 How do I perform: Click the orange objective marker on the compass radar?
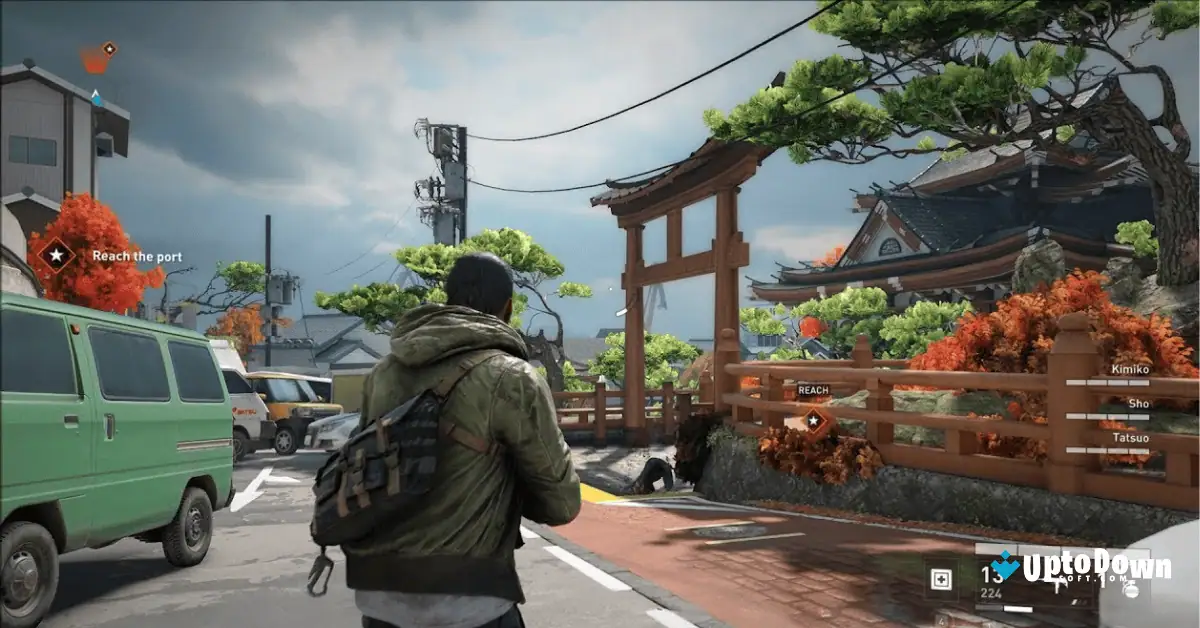pyautogui.click(x=97, y=59)
